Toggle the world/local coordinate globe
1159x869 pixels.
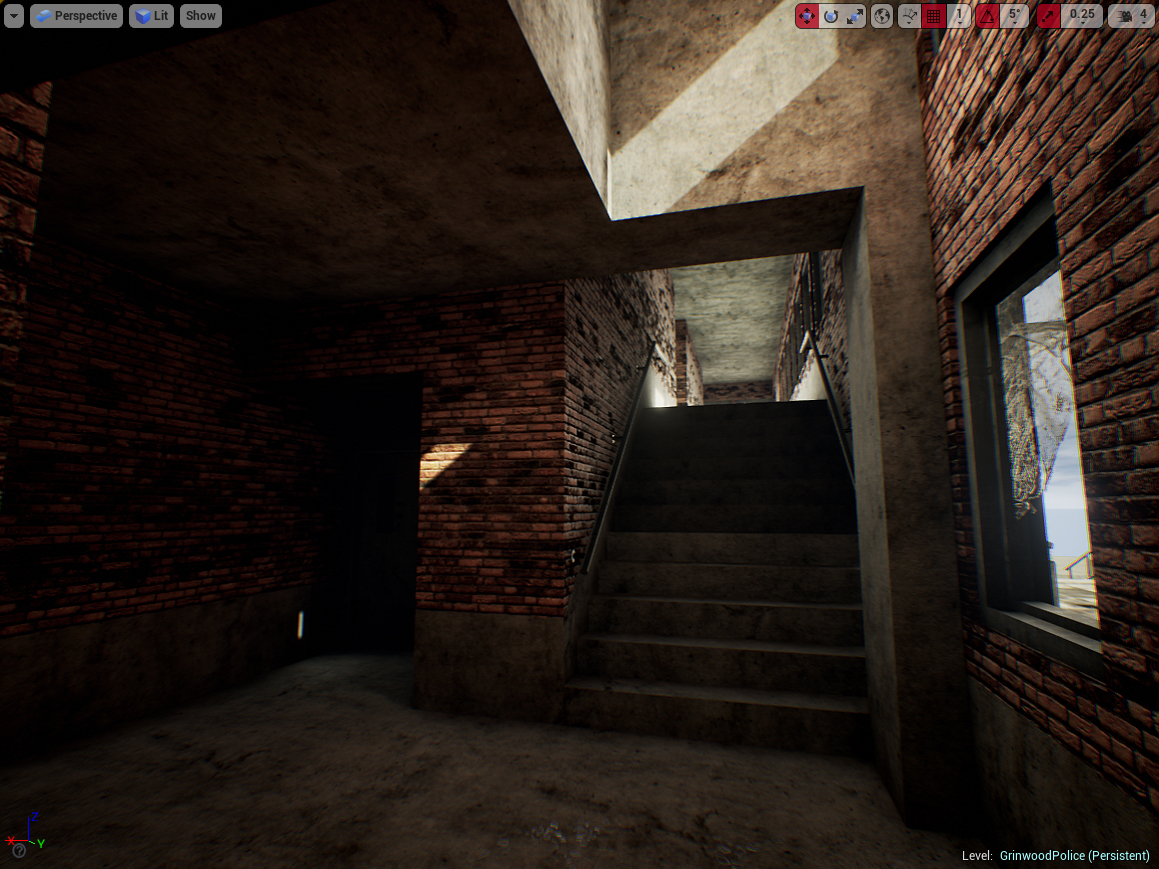click(882, 16)
